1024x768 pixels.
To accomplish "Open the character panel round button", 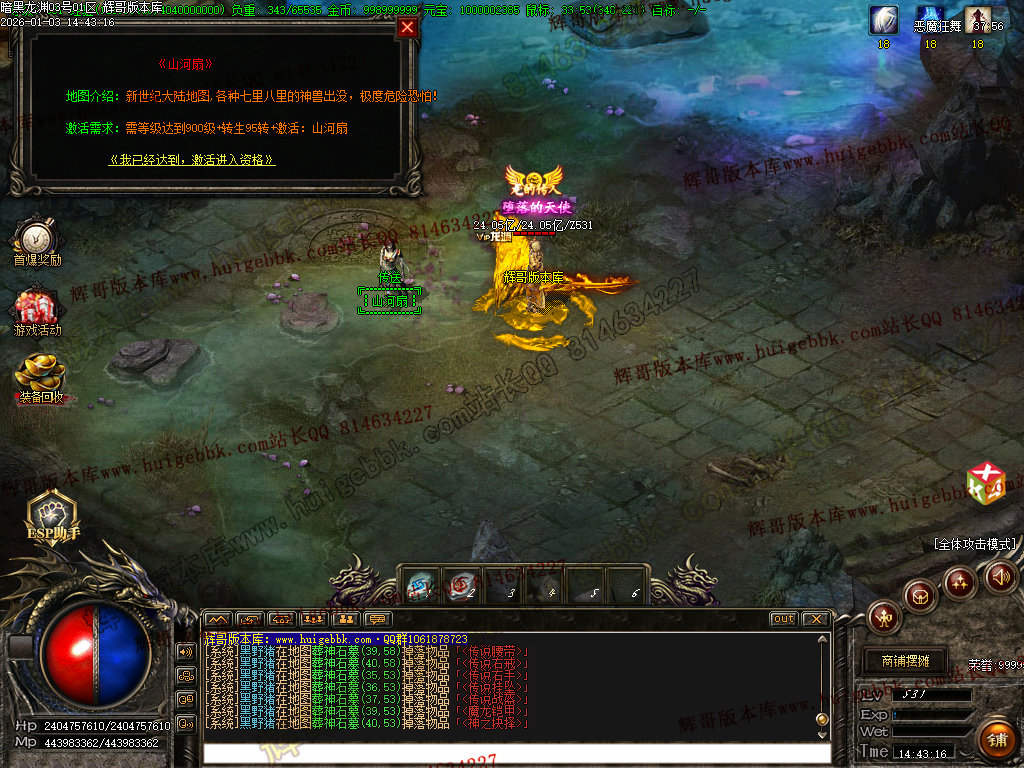I will (x=885, y=617).
